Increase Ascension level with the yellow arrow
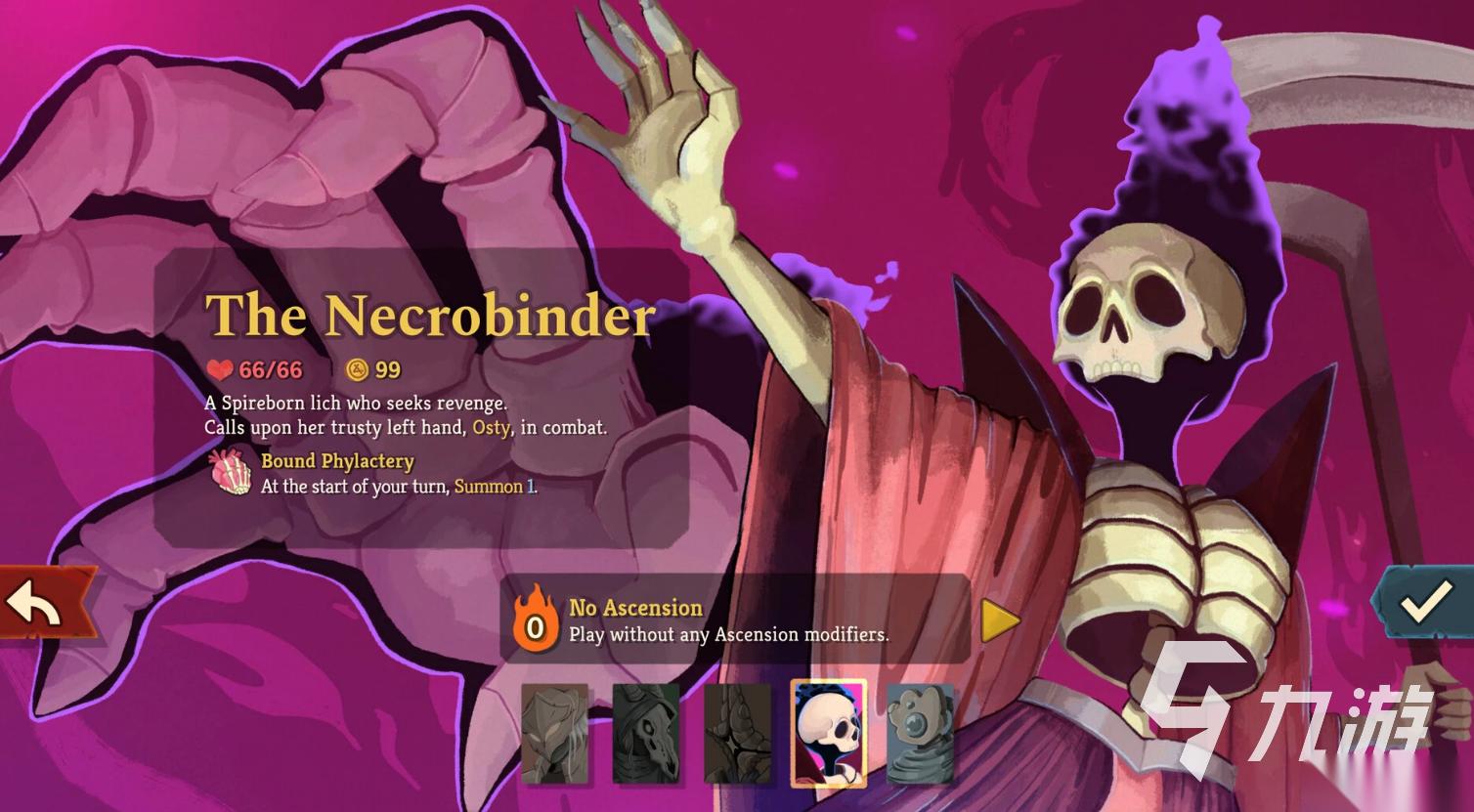1474x812 pixels. point(999,620)
